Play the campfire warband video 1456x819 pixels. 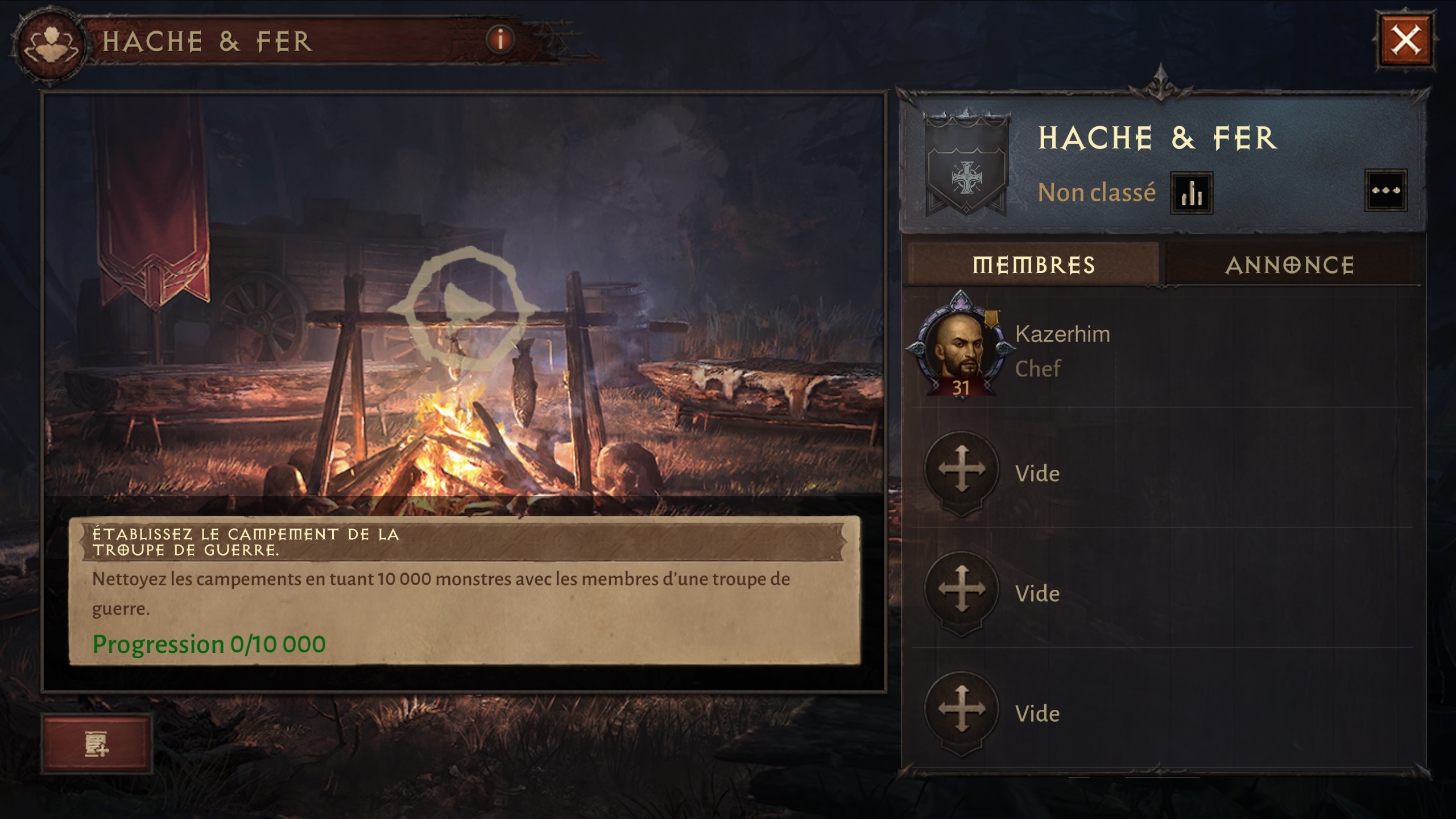[464, 311]
